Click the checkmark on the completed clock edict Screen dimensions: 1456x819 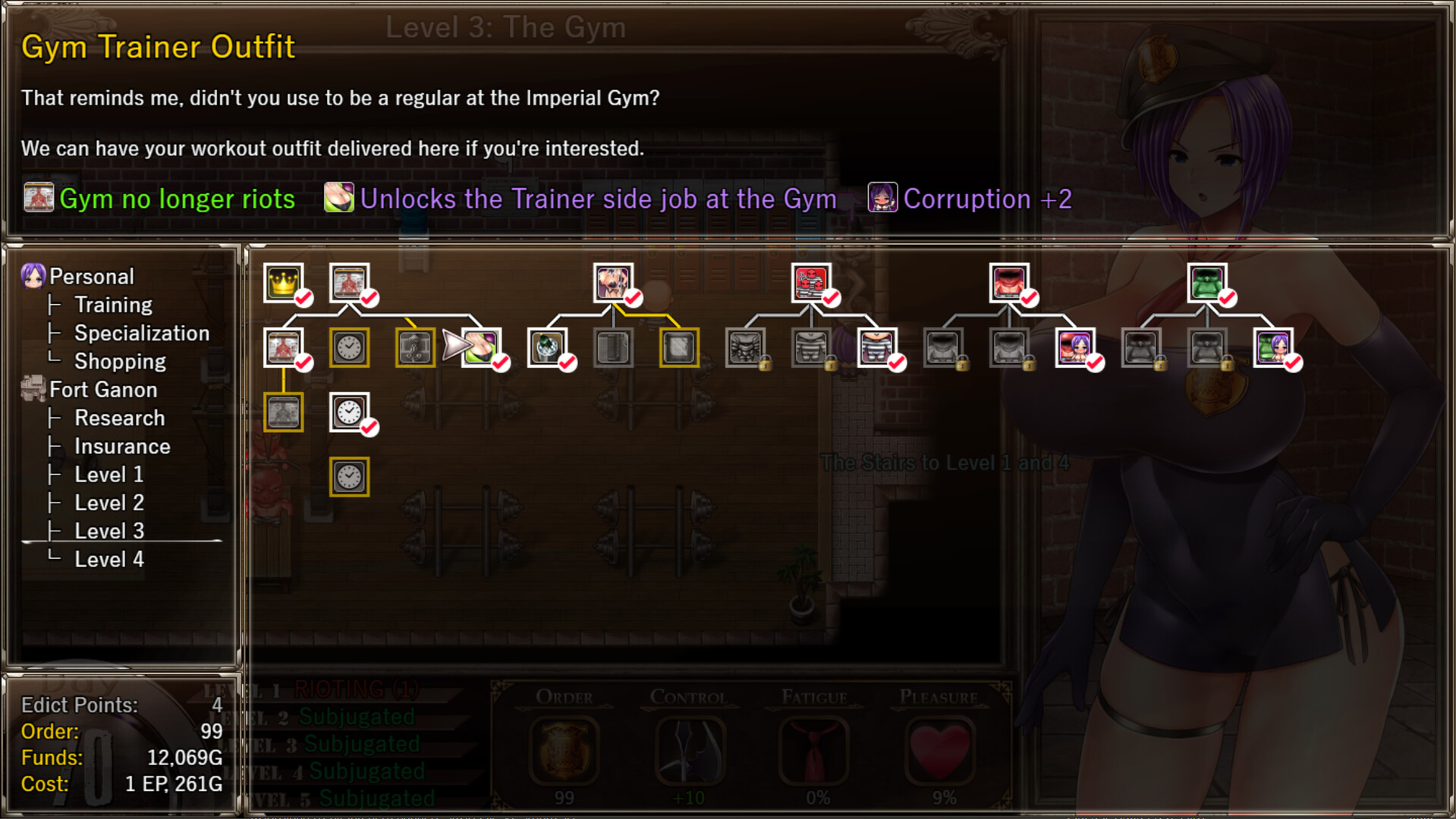(370, 427)
